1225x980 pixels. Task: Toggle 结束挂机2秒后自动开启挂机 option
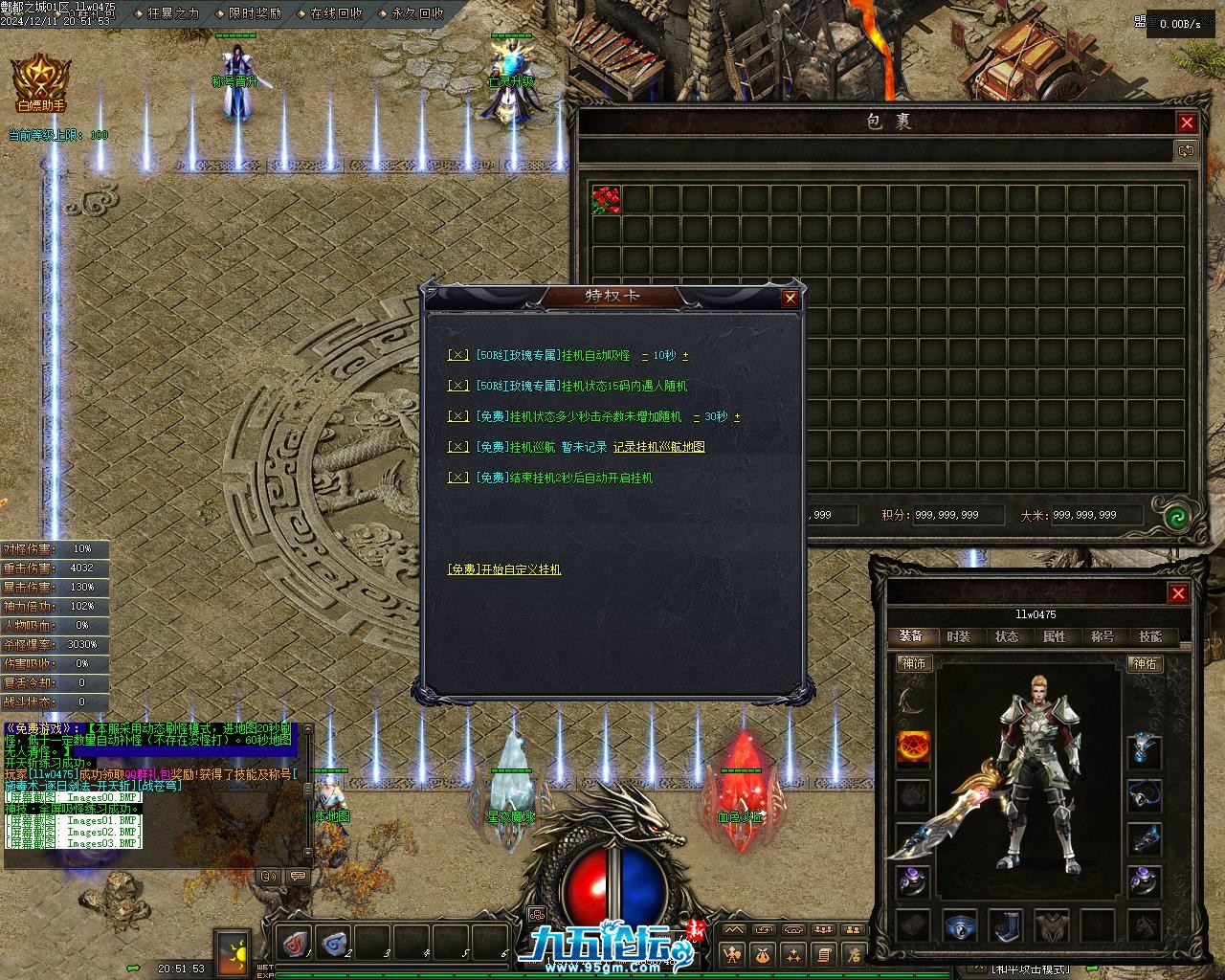[x=458, y=478]
